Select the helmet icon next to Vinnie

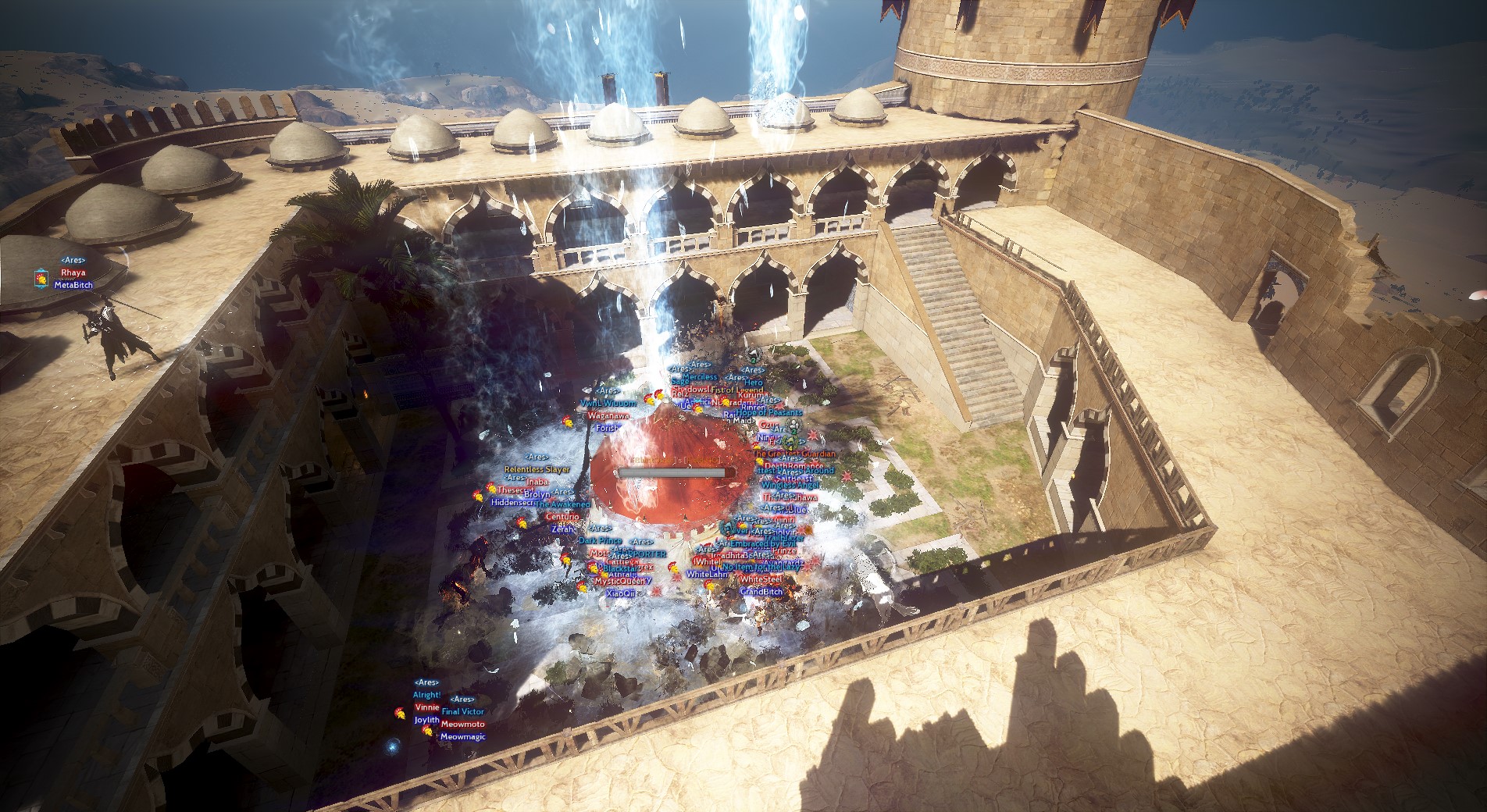point(400,714)
